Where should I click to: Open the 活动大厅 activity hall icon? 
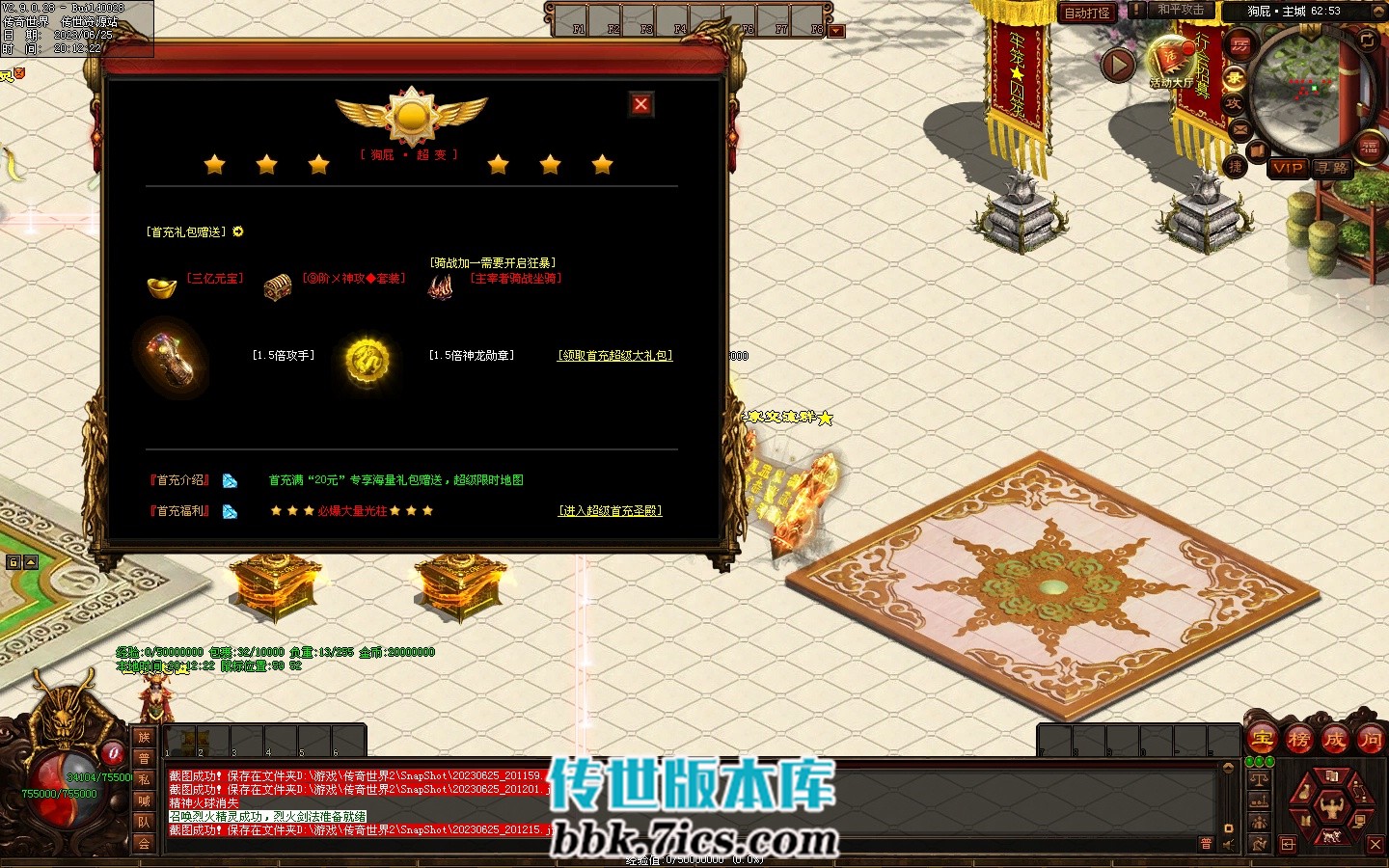click(1172, 63)
